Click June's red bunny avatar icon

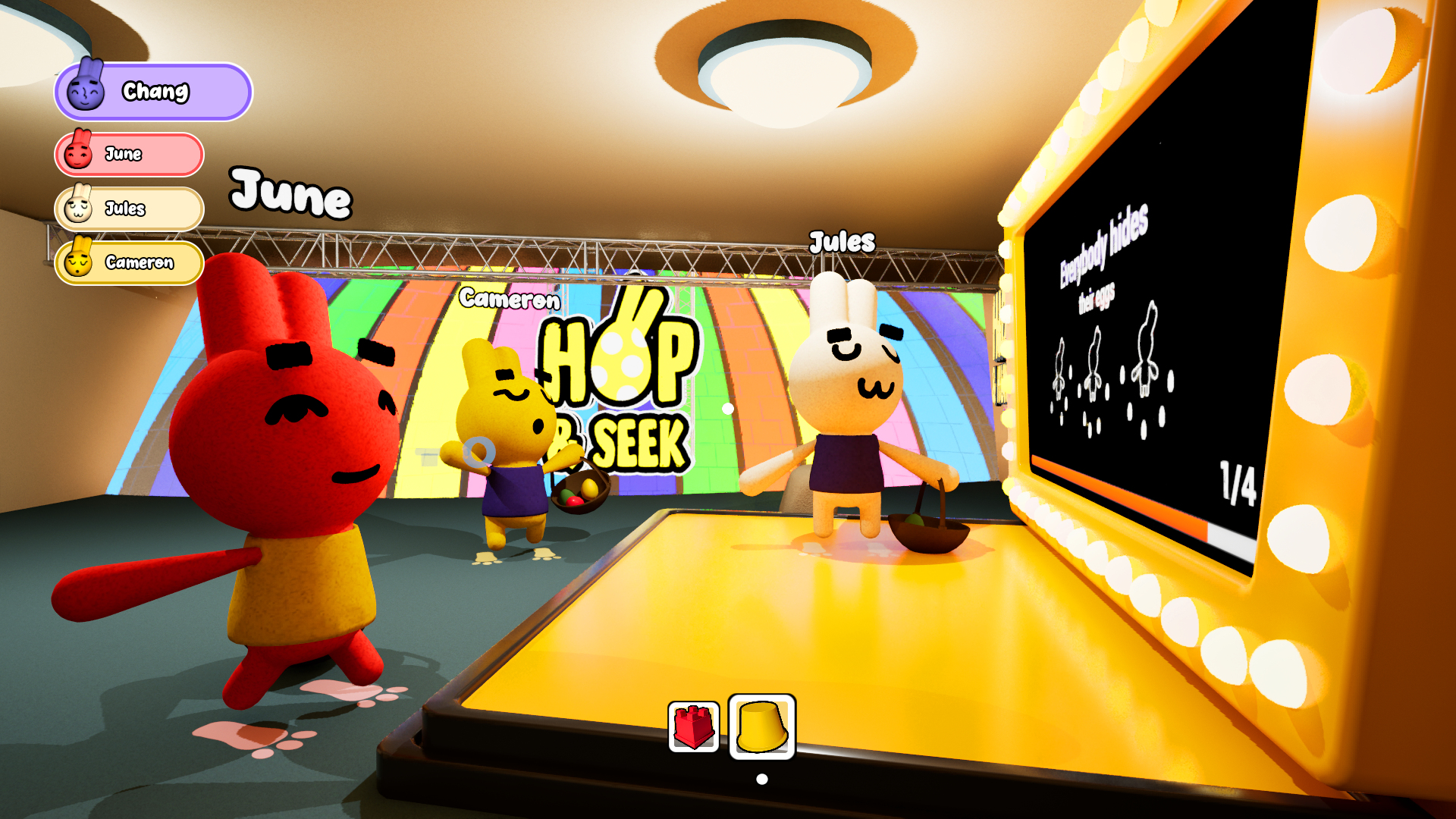[80, 154]
